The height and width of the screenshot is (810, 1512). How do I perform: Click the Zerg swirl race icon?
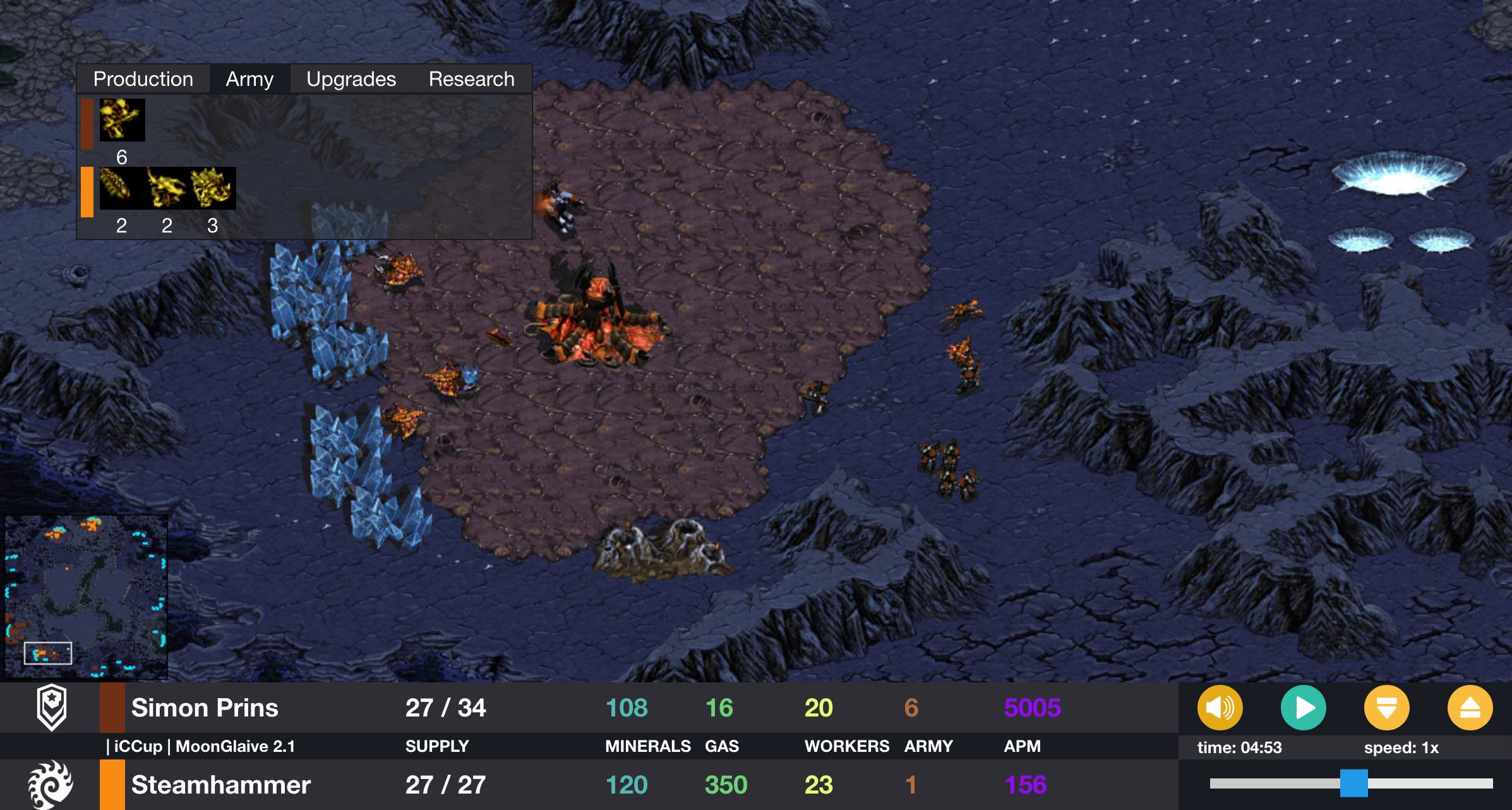click(x=51, y=785)
